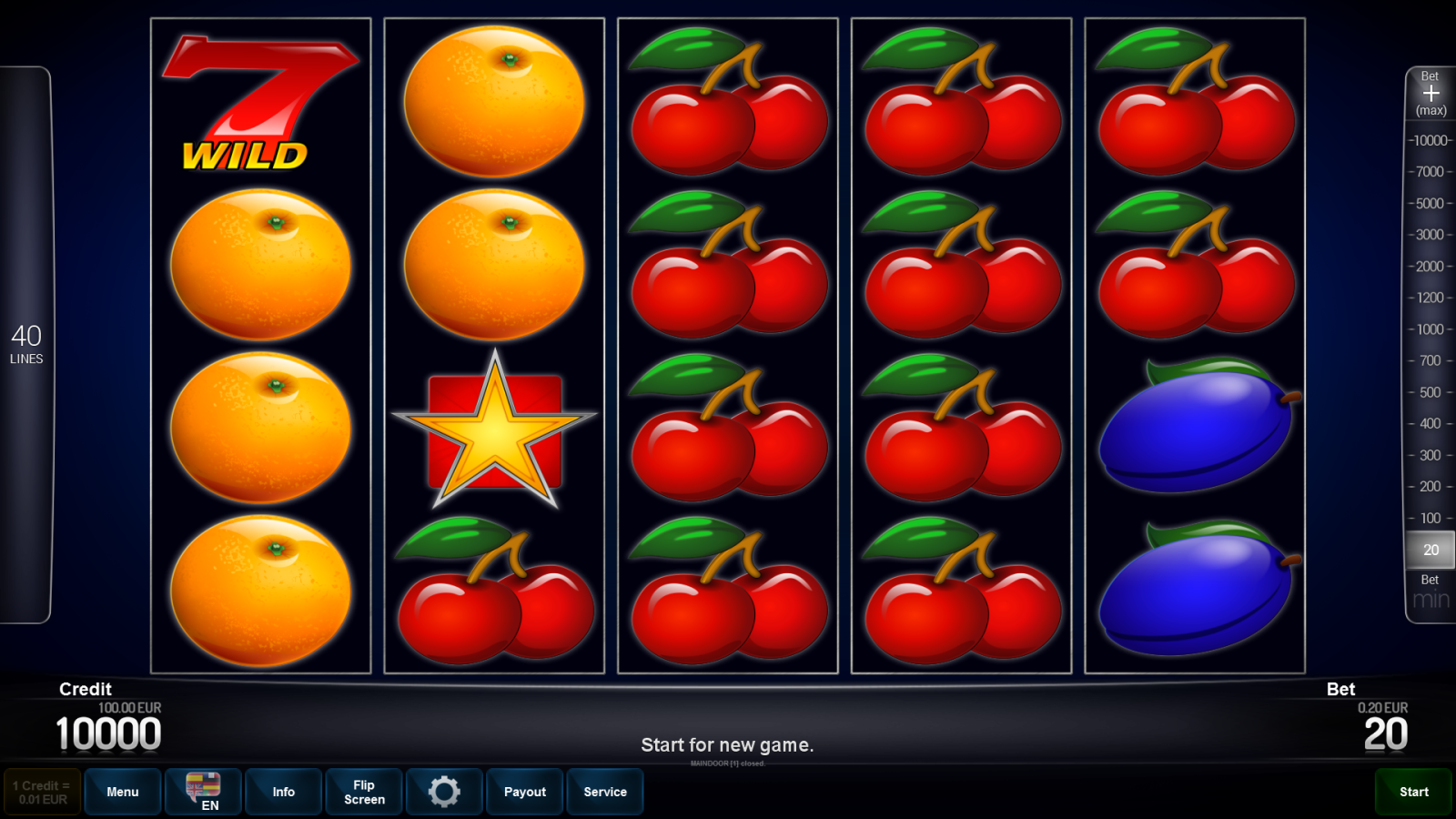Open the Menu
This screenshot has width=1456, height=819.
pos(122,792)
